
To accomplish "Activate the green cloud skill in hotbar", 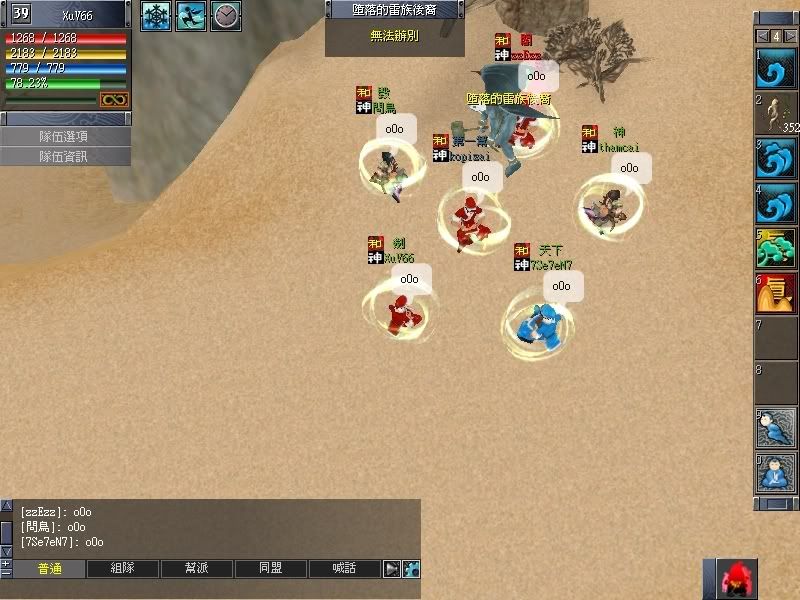I will coord(775,247).
